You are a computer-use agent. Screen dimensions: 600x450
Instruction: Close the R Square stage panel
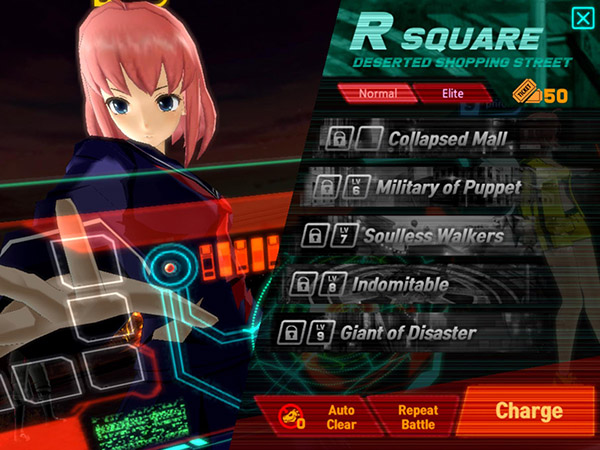pos(581,18)
